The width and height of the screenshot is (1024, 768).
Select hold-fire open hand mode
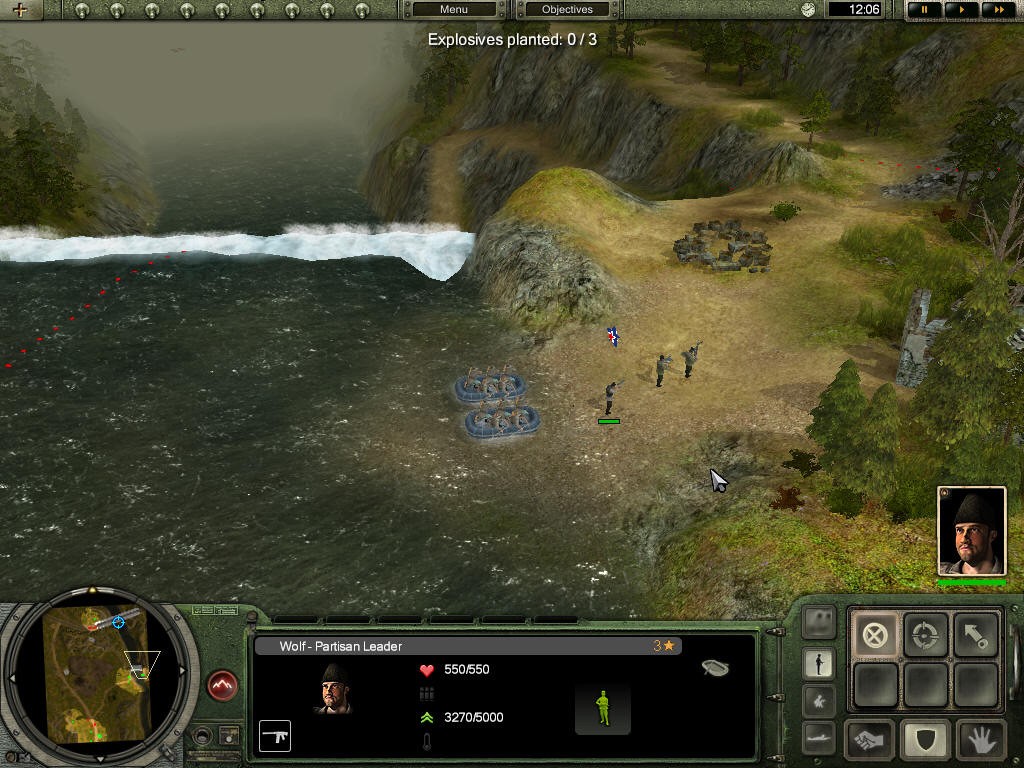pos(980,741)
